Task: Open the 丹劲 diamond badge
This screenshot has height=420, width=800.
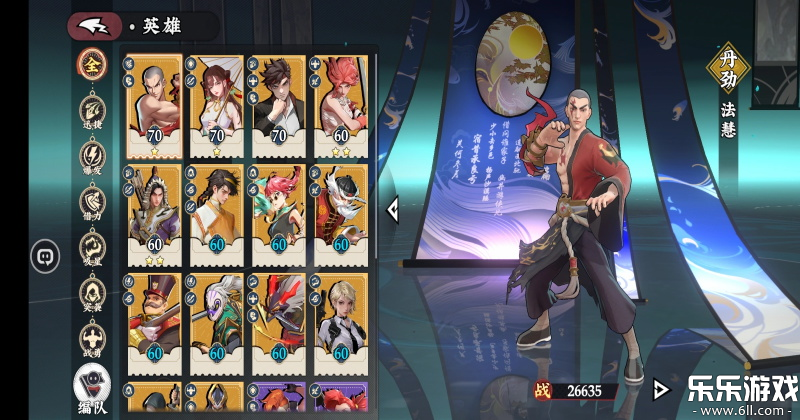Action: click(727, 66)
